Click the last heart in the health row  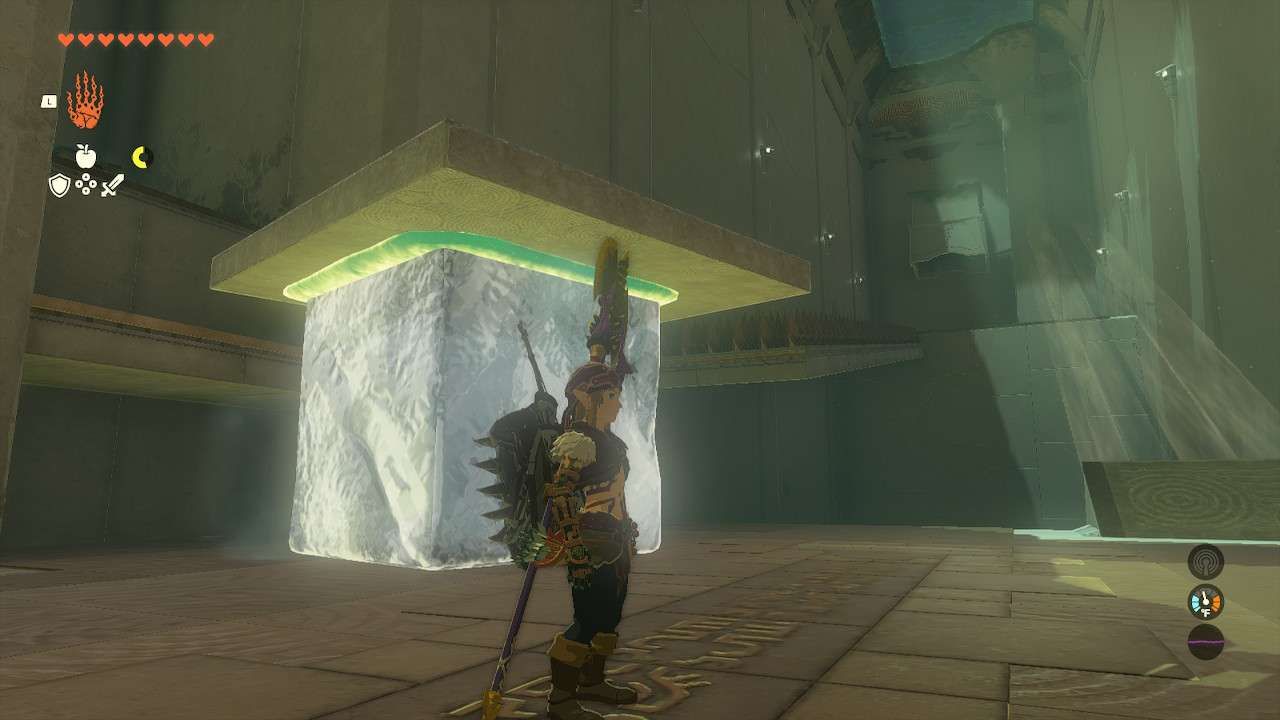(204, 40)
